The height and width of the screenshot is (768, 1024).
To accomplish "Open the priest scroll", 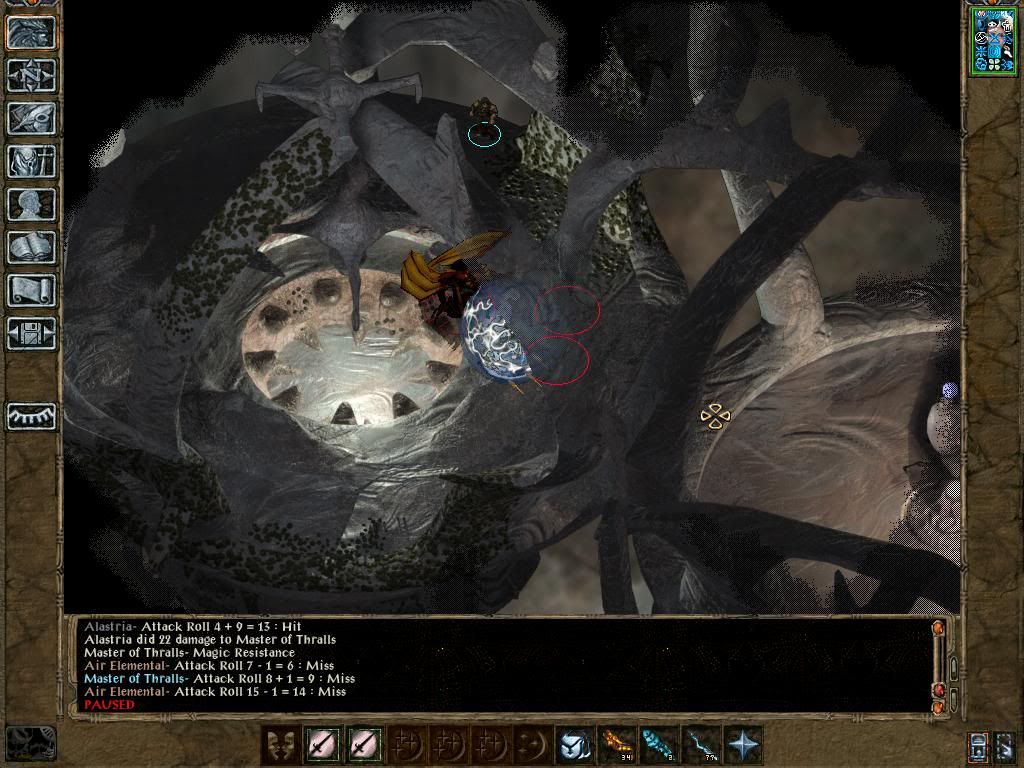I will tap(31, 290).
